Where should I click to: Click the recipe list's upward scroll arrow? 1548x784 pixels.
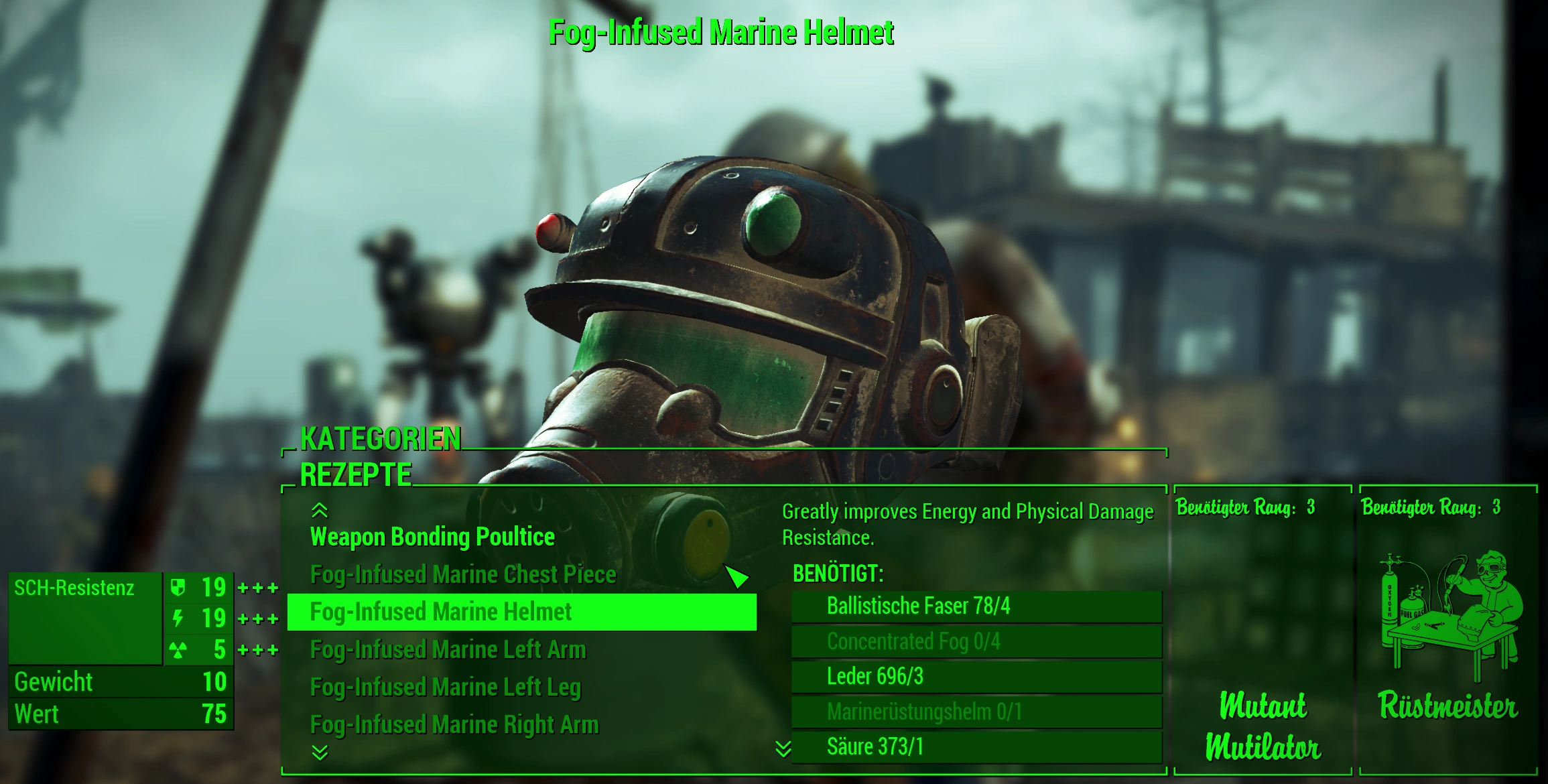[320, 511]
